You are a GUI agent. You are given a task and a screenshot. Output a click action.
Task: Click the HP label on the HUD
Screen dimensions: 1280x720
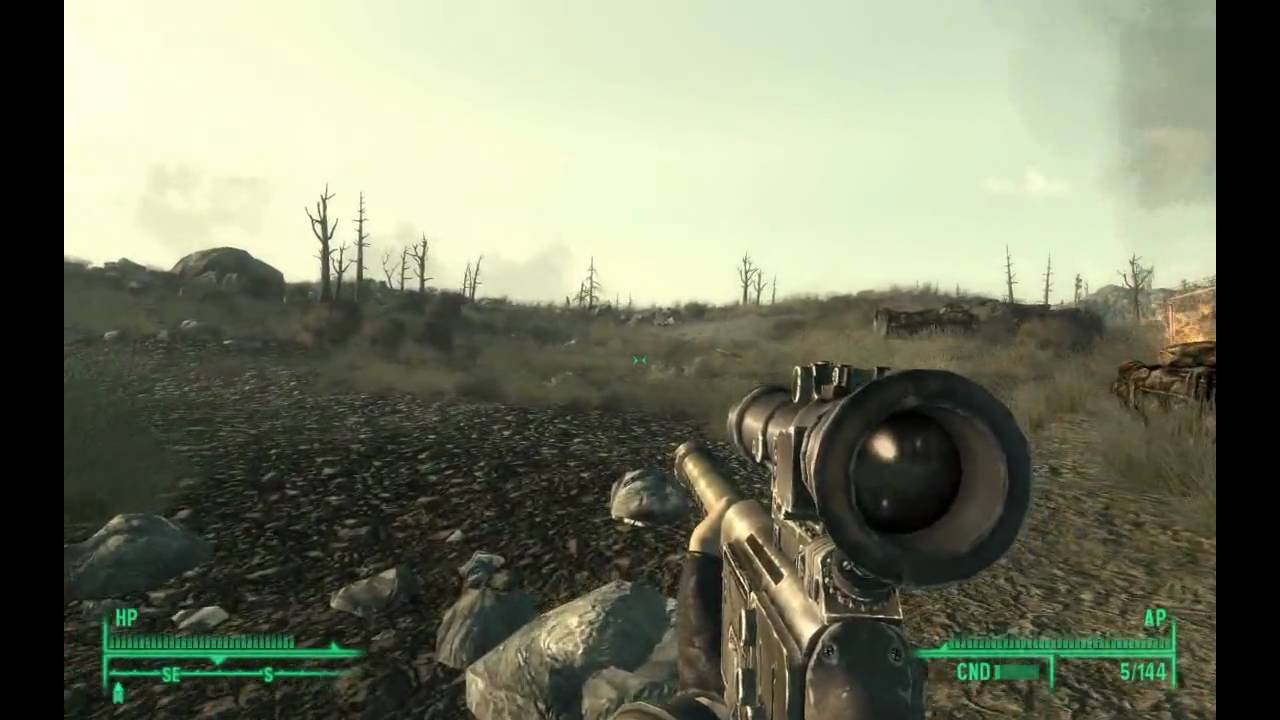pos(125,619)
